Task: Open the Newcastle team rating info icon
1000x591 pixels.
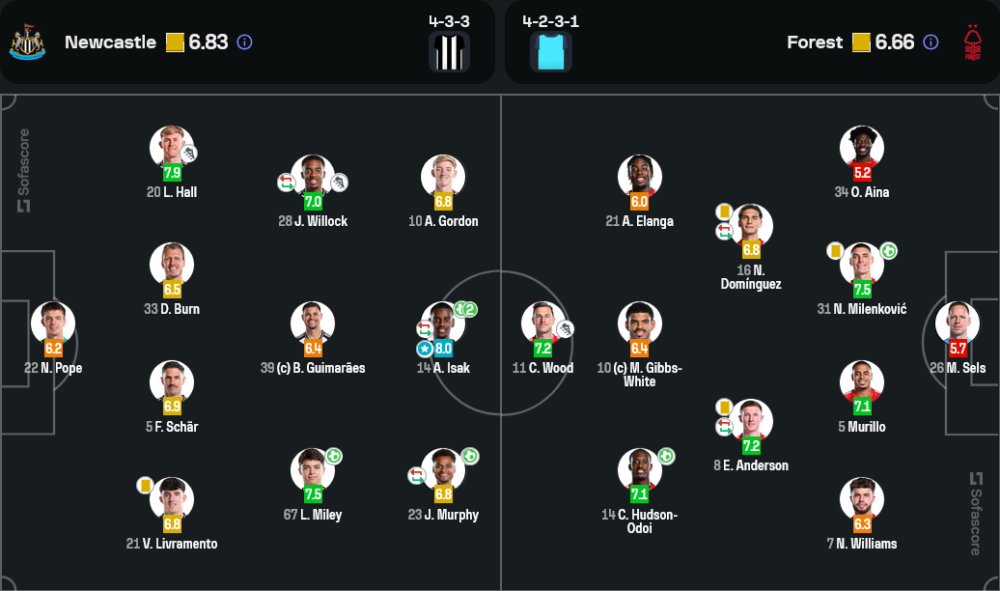Action: point(245,43)
